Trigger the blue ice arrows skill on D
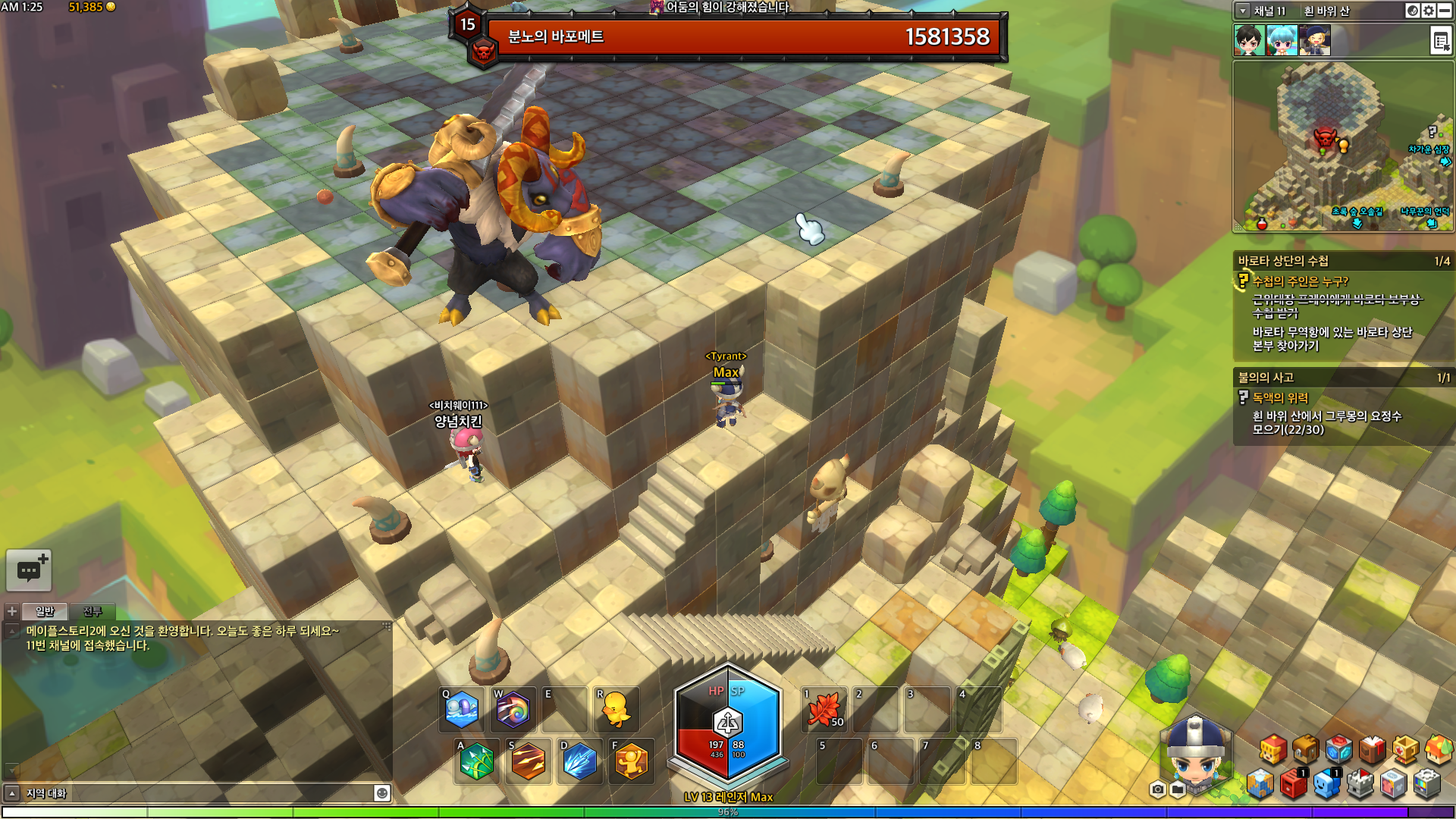 tap(580, 761)
